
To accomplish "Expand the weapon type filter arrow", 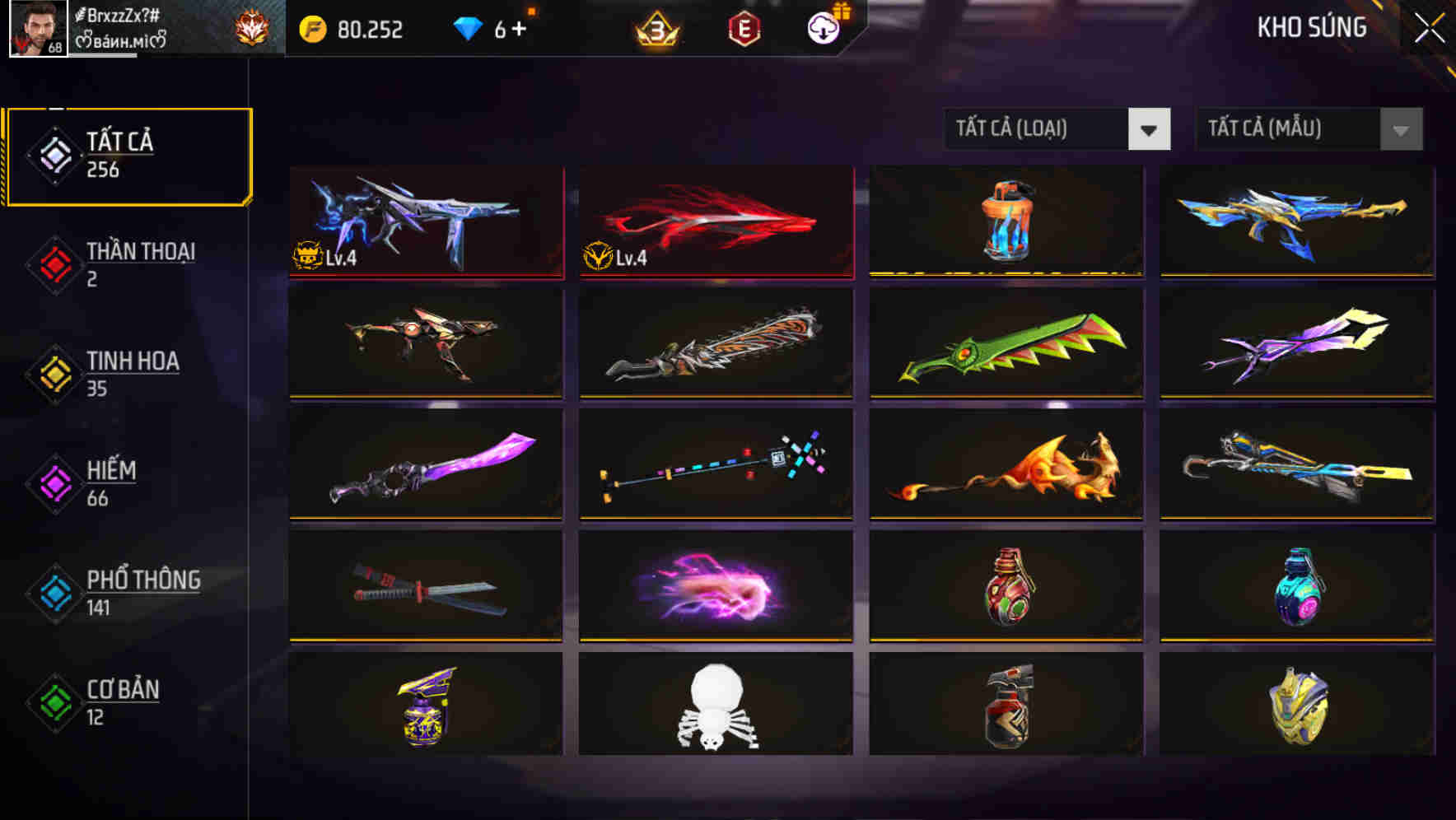I will pyautogui.click(x=1150, y=129).
